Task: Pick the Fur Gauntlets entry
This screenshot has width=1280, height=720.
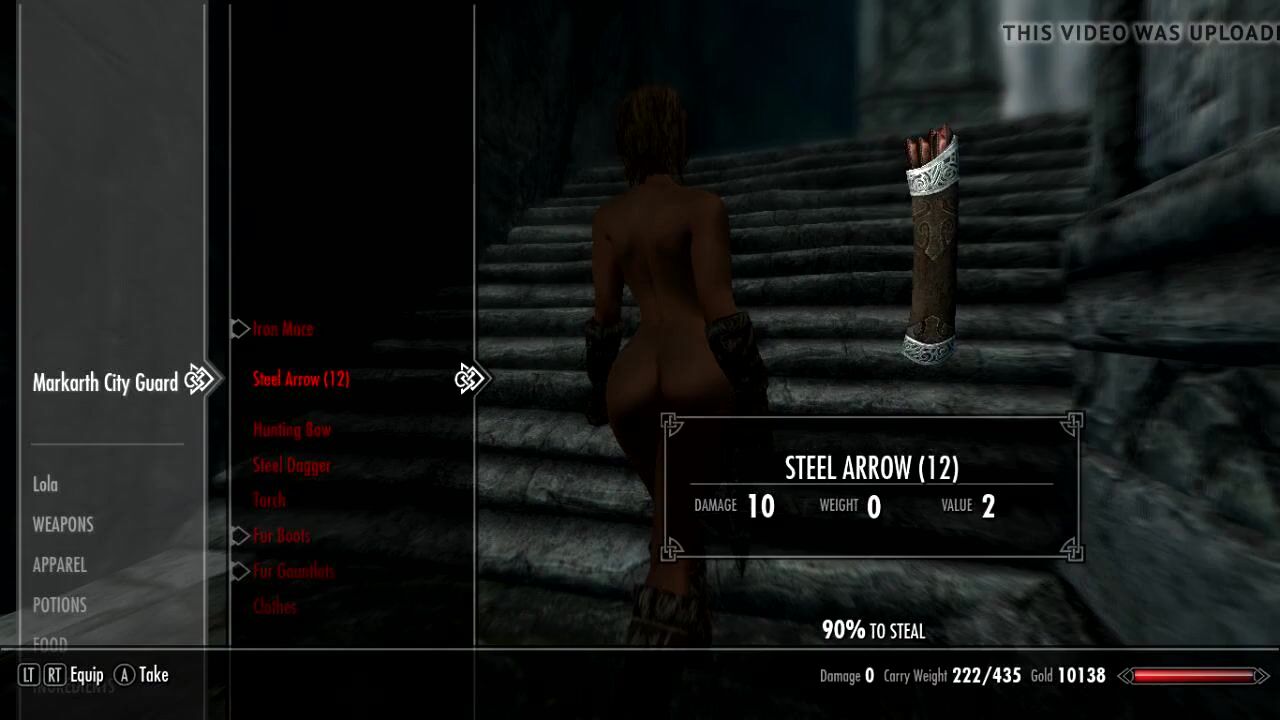Action: pos(293,572)
